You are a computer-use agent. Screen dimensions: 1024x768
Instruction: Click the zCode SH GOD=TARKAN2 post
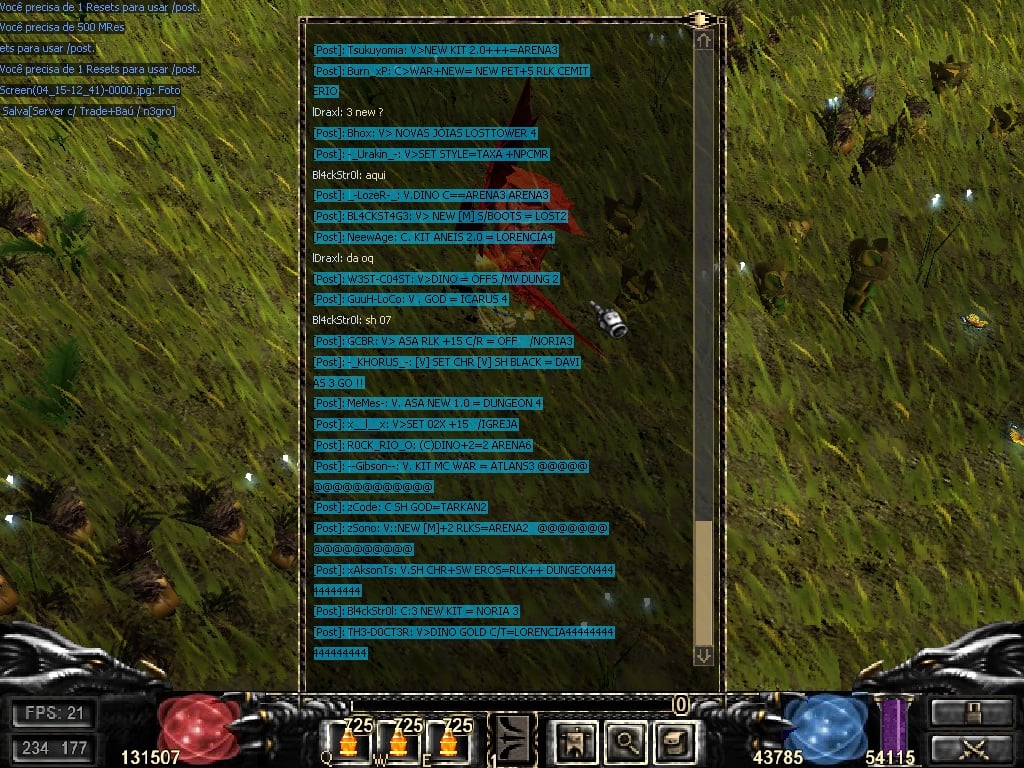click(400, 507)
